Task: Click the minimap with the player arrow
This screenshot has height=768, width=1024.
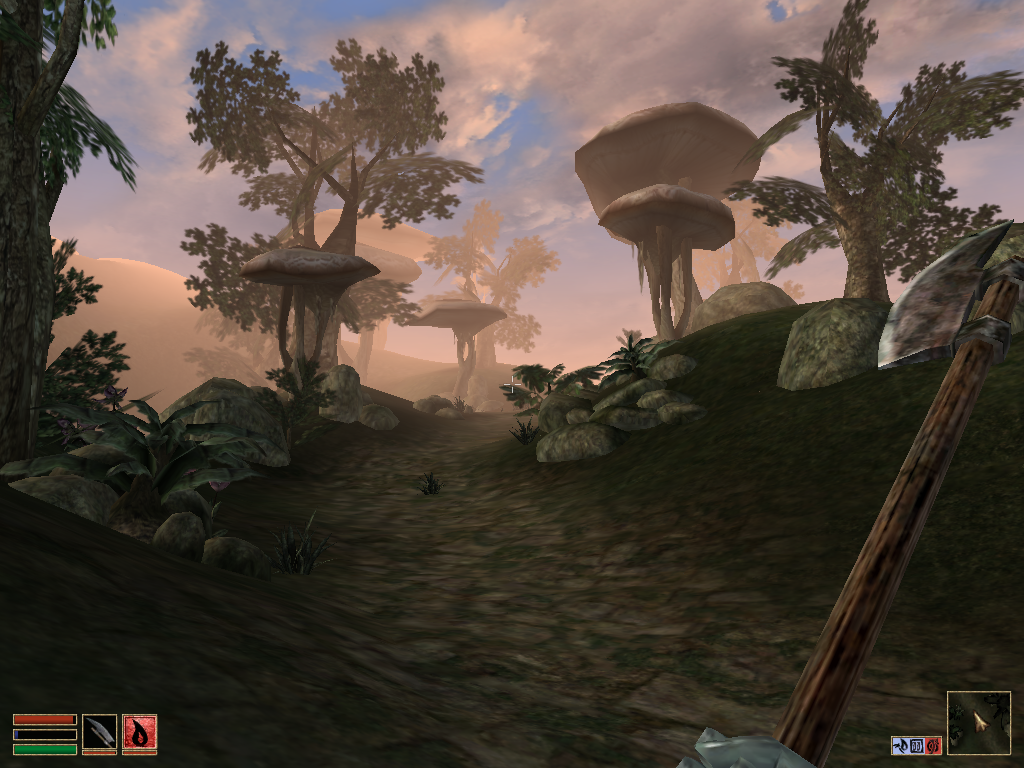Action: (x=978, y=722)
